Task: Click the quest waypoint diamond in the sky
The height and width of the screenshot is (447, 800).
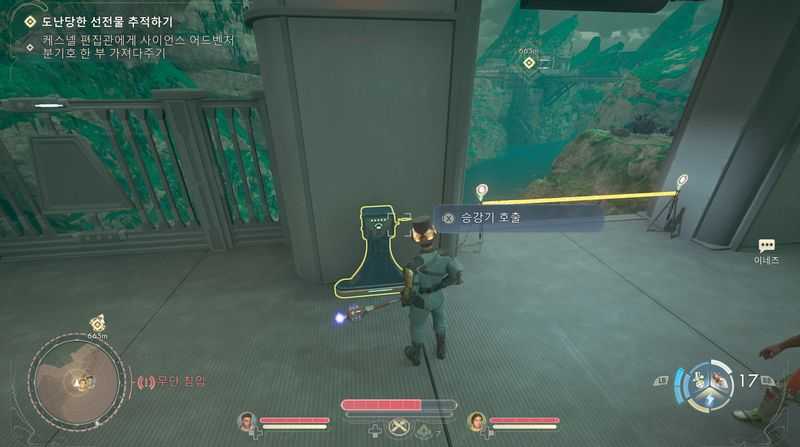Action: (528, 63)
